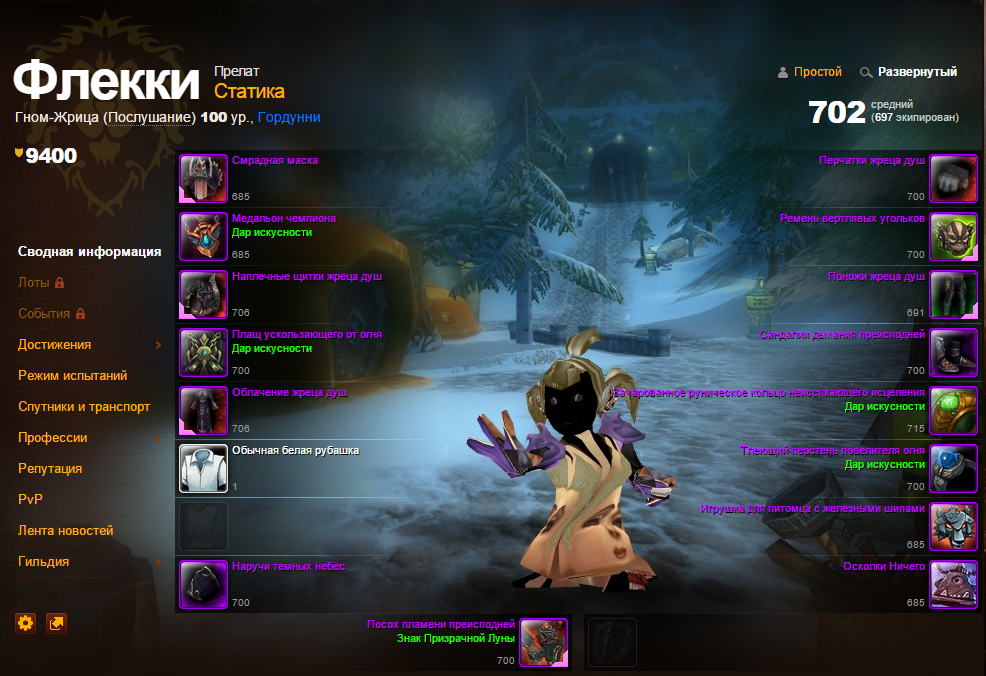
Task: Go to the Профессии section
Action: (x=53, y=438)
